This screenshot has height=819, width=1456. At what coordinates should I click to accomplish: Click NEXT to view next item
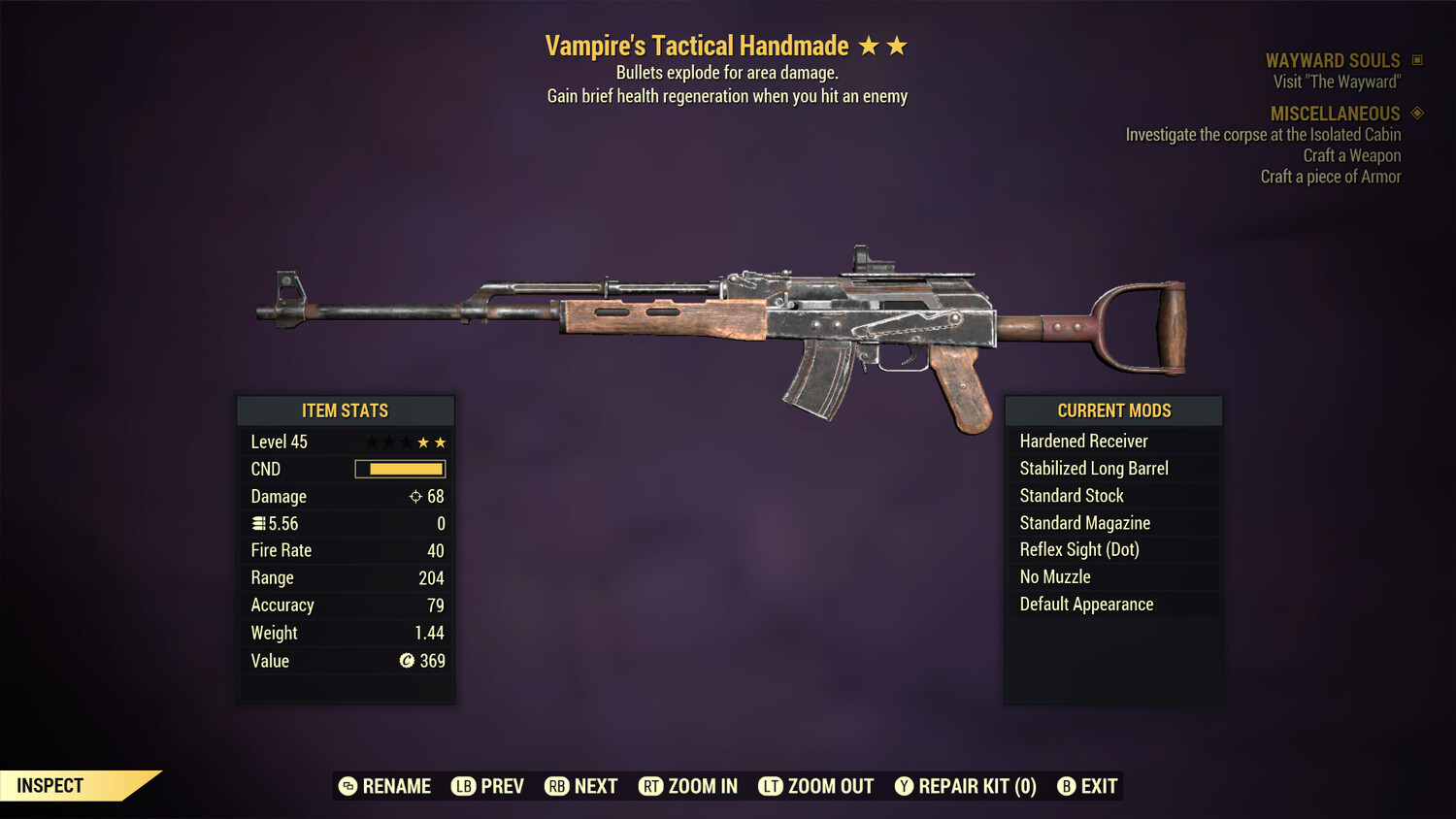580,786
